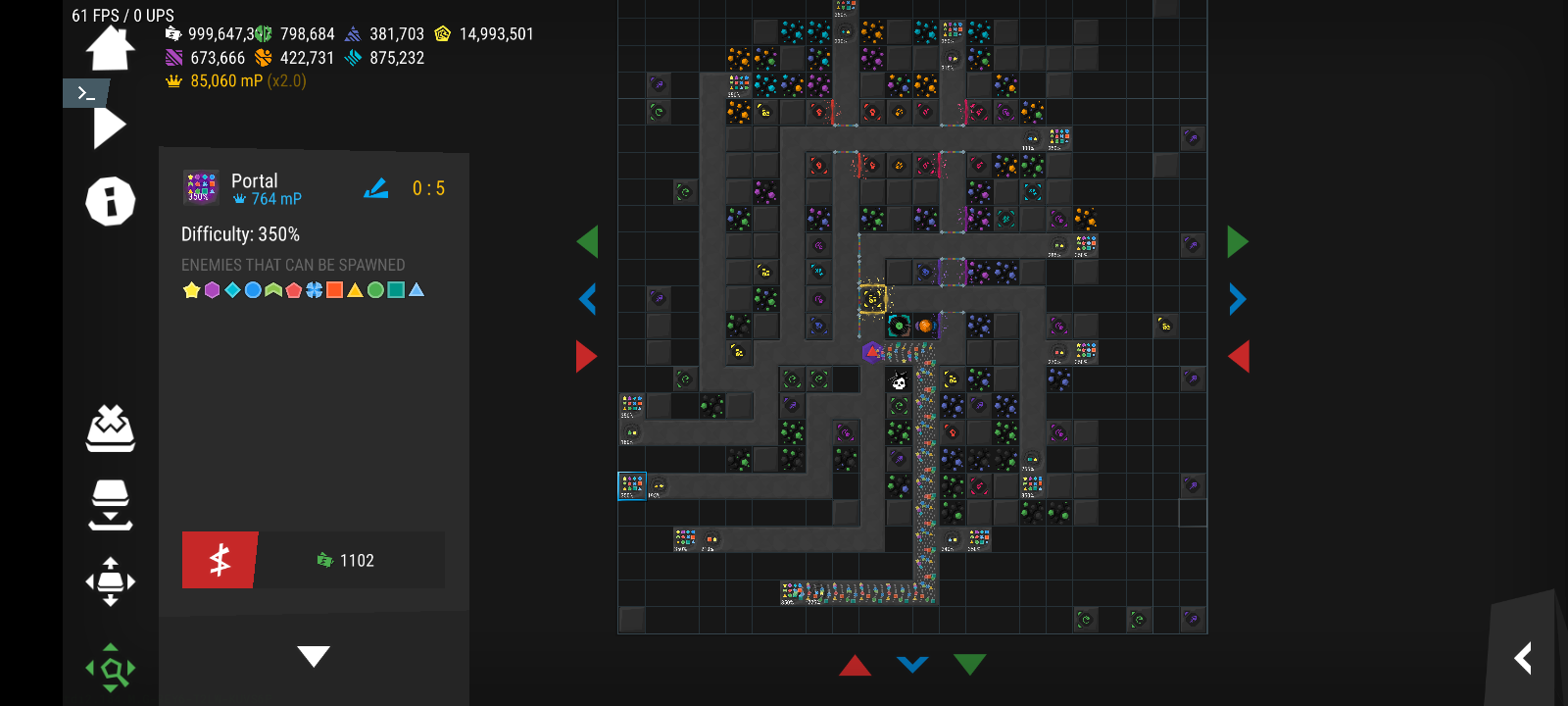
Task: Start the map with the play button
Action: coord(109,127)
